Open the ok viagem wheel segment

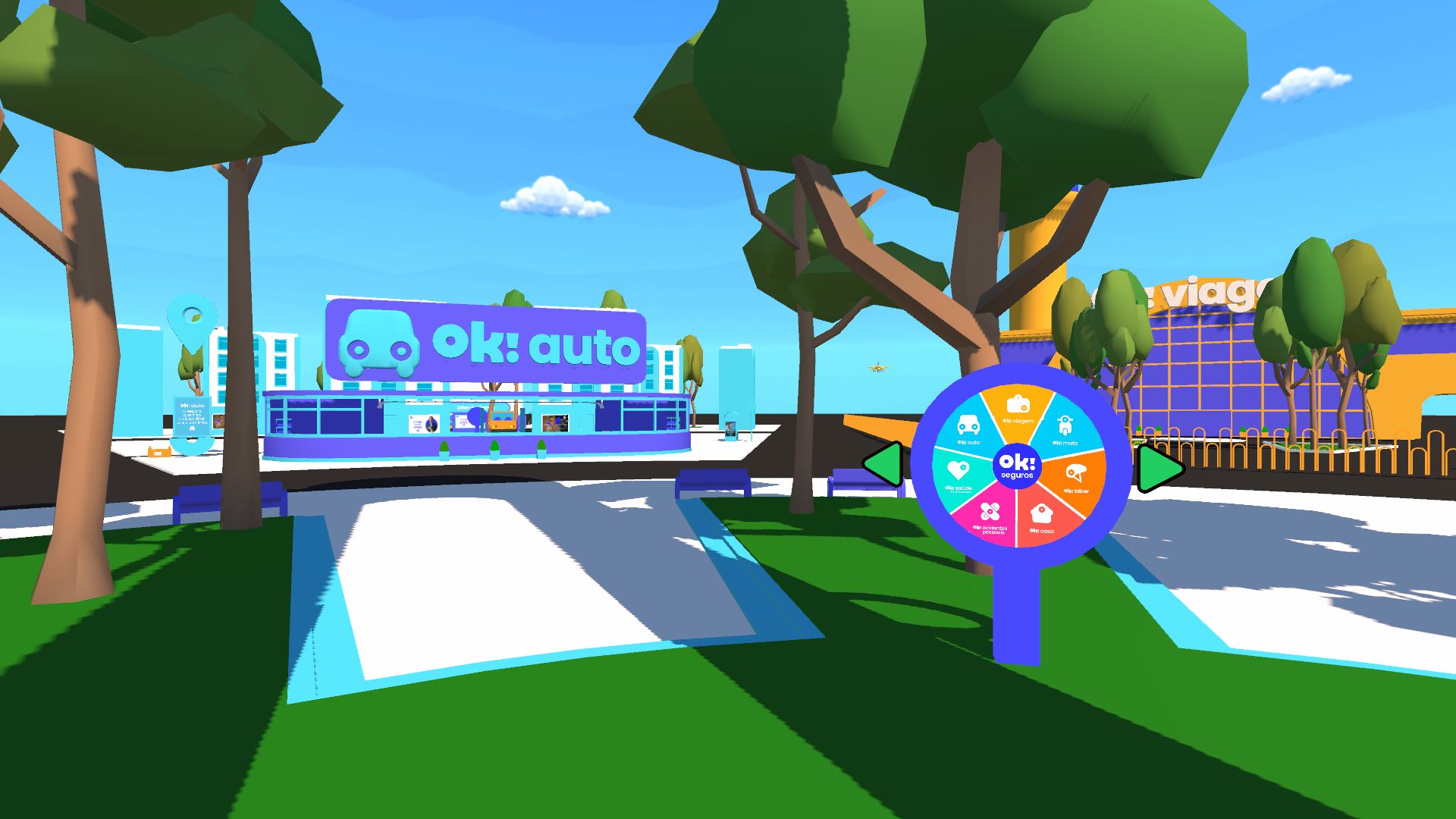coord(1017,409)
